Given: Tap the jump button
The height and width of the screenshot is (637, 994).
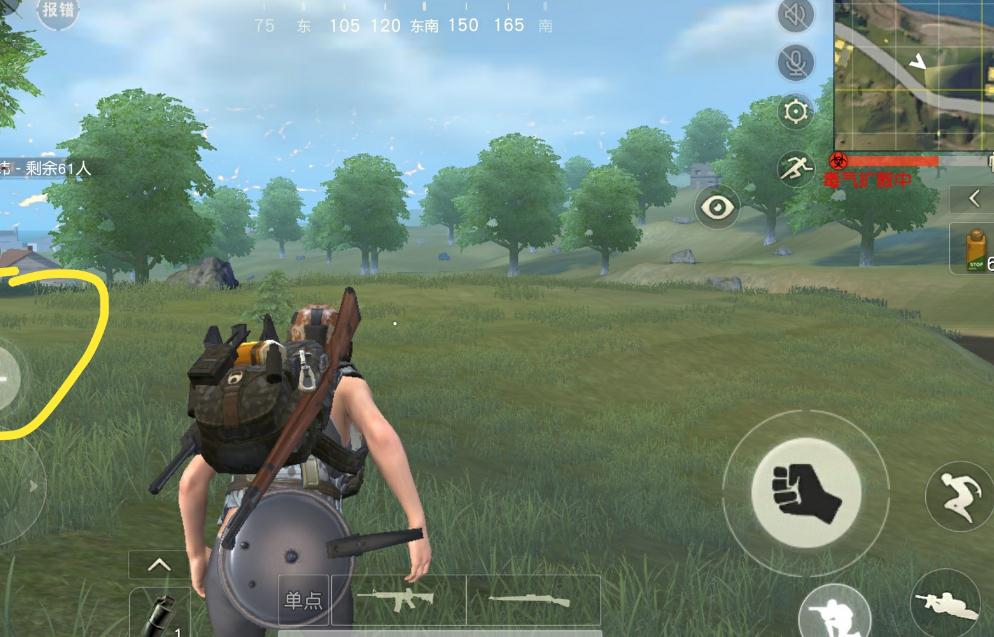Looking at the screenshot, I should point(959,495).
